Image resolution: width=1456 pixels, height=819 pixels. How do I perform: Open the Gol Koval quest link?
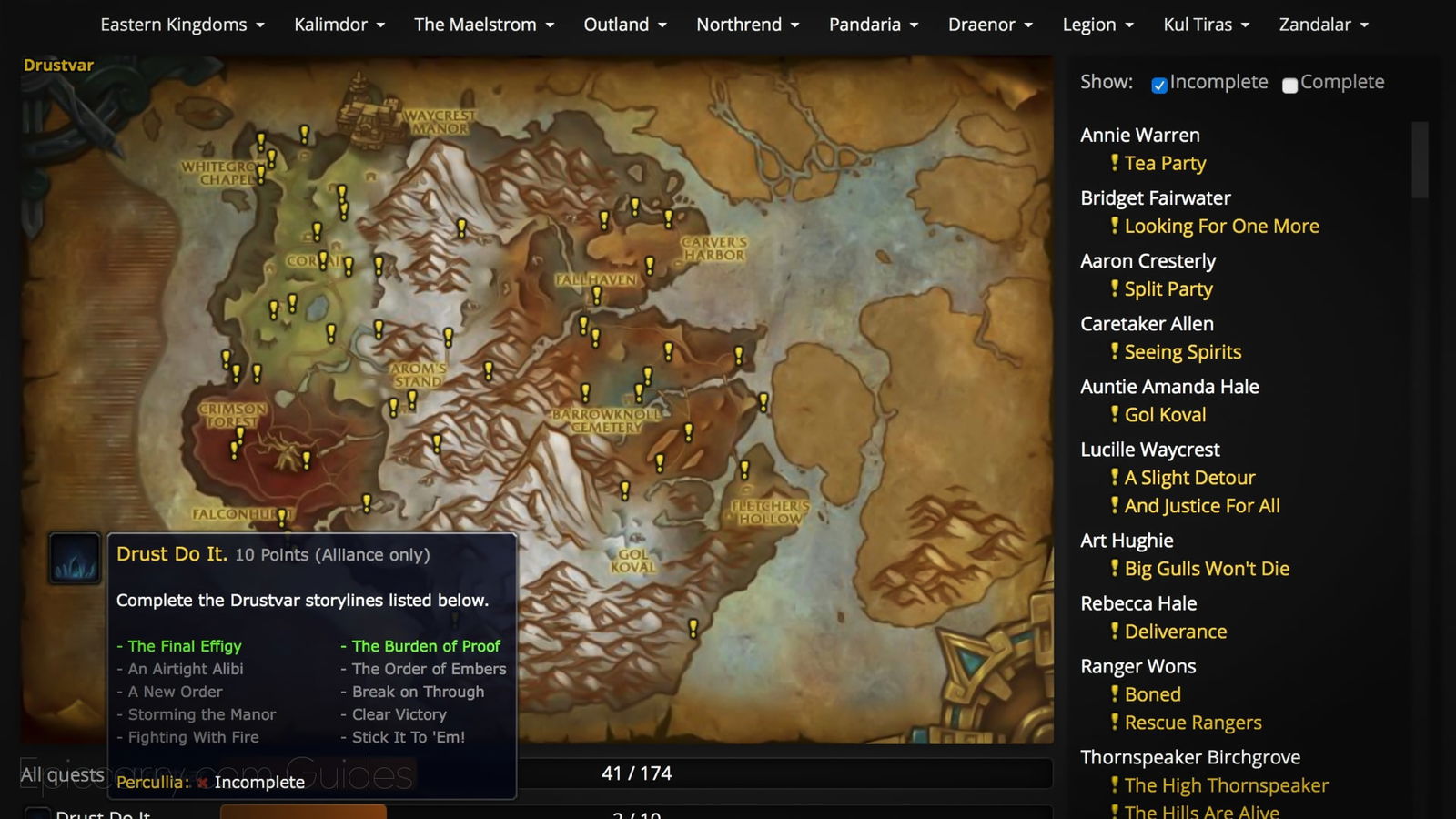[x=1165, y=415]
